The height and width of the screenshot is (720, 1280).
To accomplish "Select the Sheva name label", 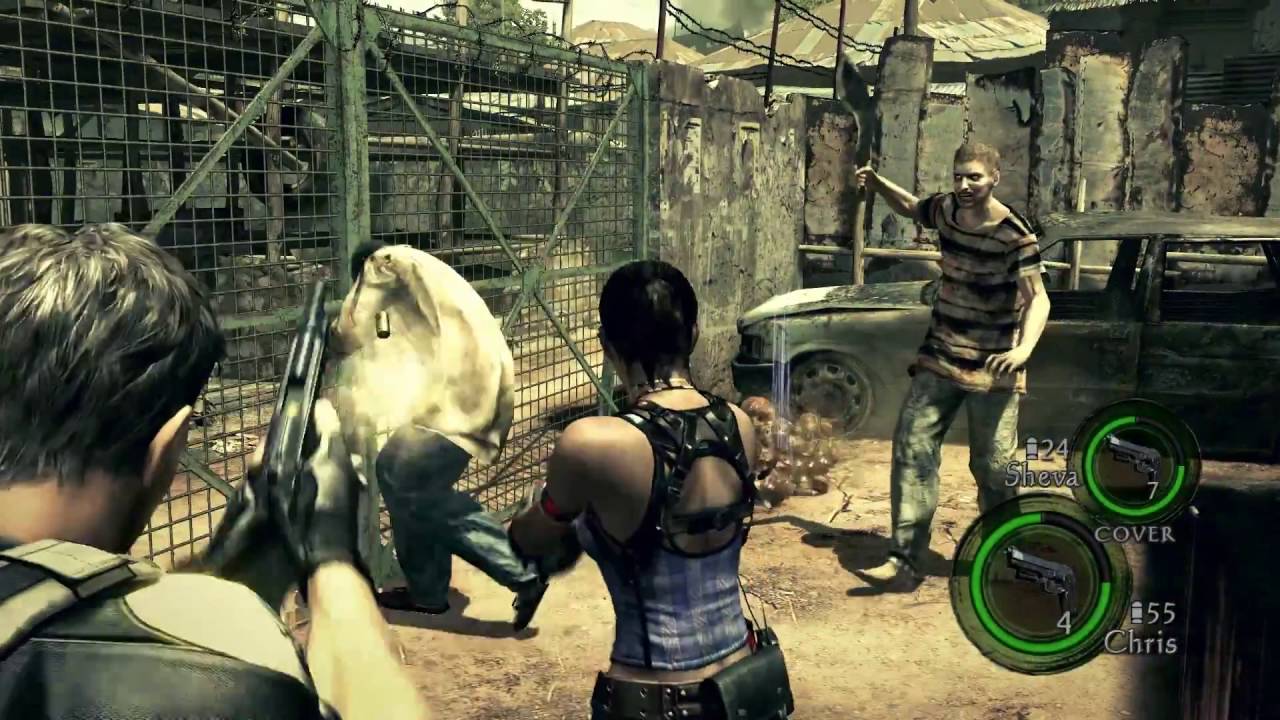I will [x=1044, y=476].
